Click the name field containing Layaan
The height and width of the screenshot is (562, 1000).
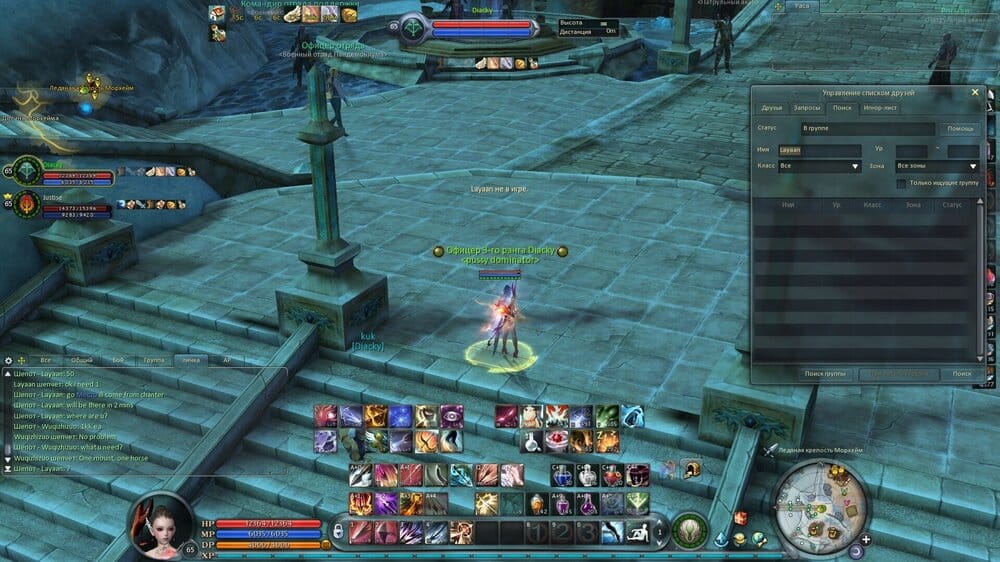818,150
